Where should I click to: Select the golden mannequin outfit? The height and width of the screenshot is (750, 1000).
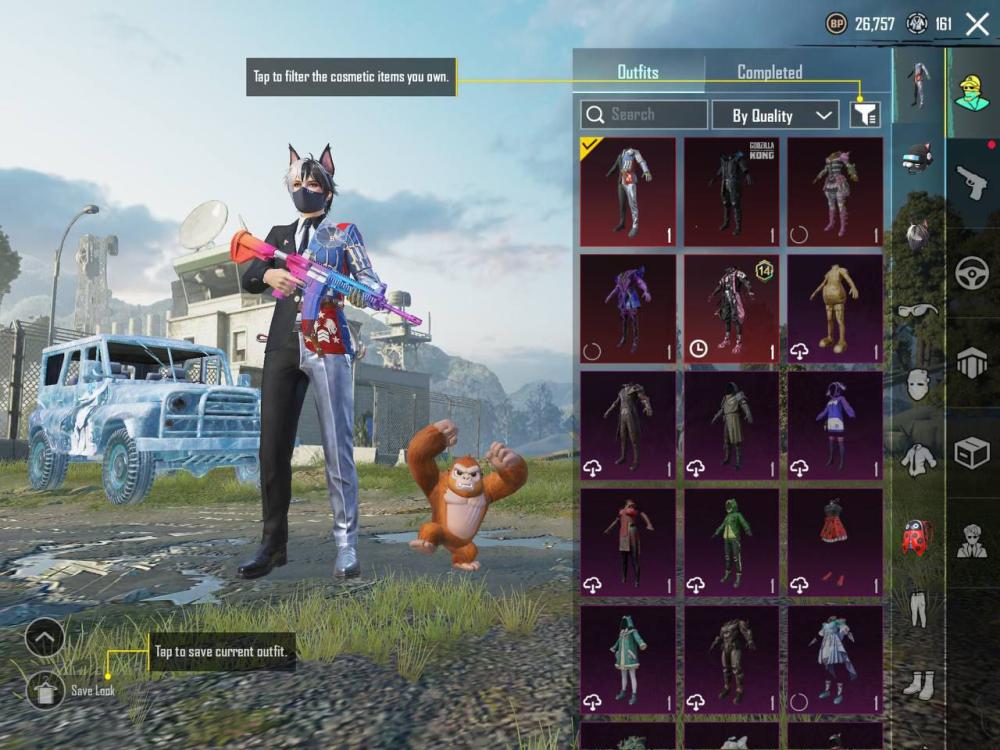(835, 308)
